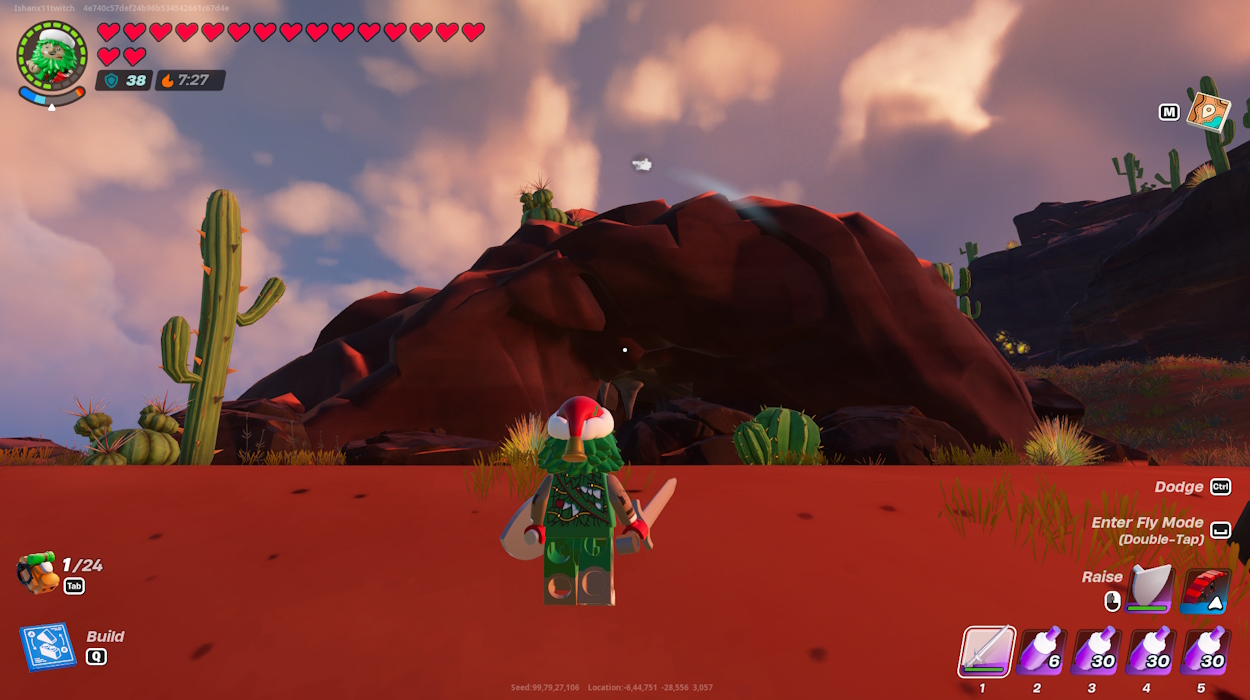Click the shield equipment slot

1149,589
